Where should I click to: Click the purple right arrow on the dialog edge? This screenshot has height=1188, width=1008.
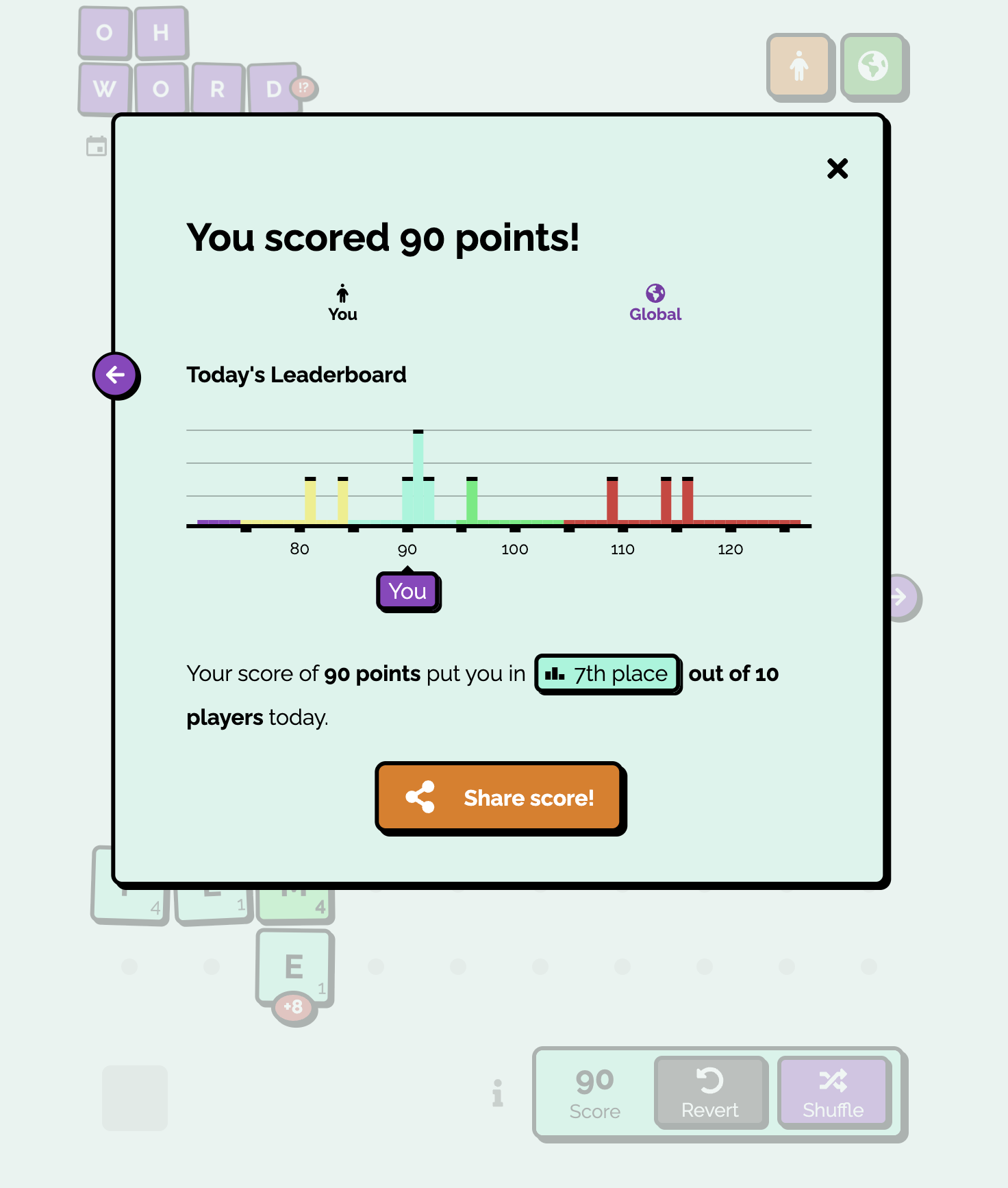(x=900, y=597)
